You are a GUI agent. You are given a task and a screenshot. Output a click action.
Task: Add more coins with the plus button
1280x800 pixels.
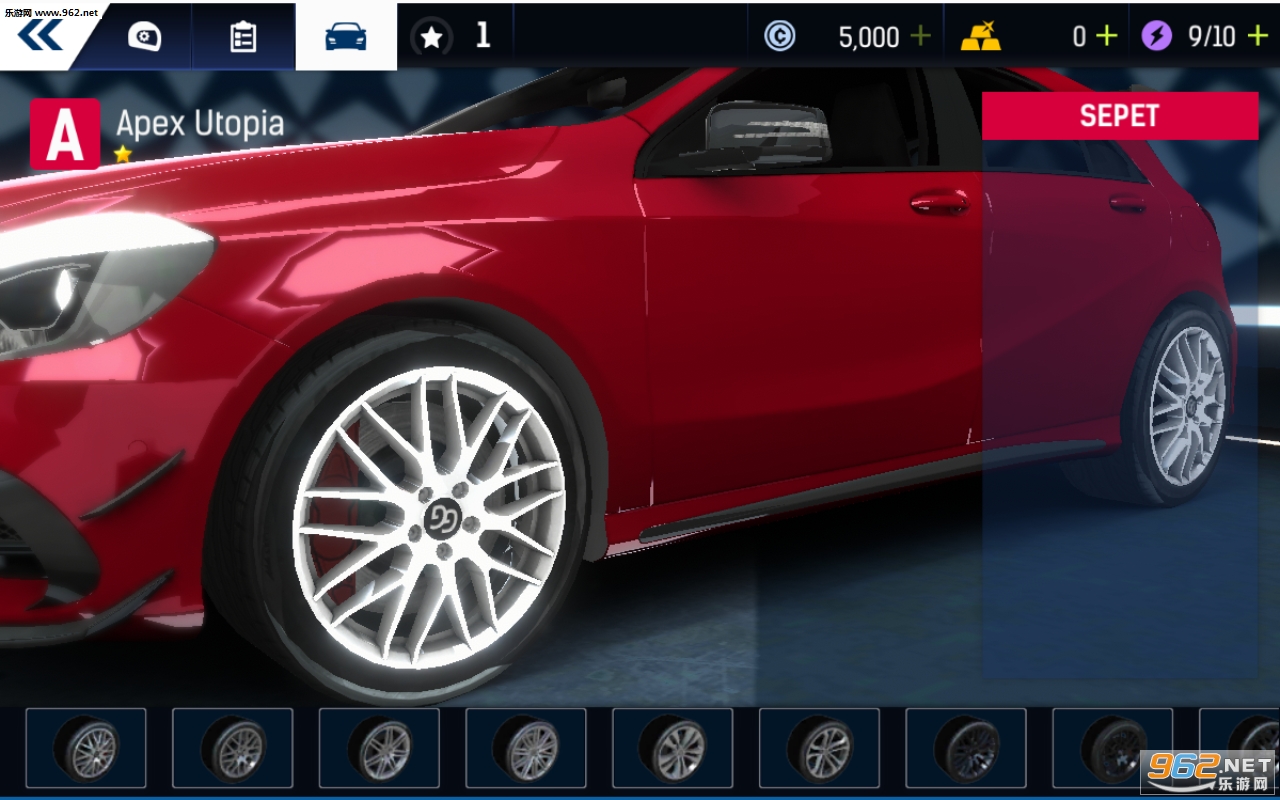tap(920, 37)
